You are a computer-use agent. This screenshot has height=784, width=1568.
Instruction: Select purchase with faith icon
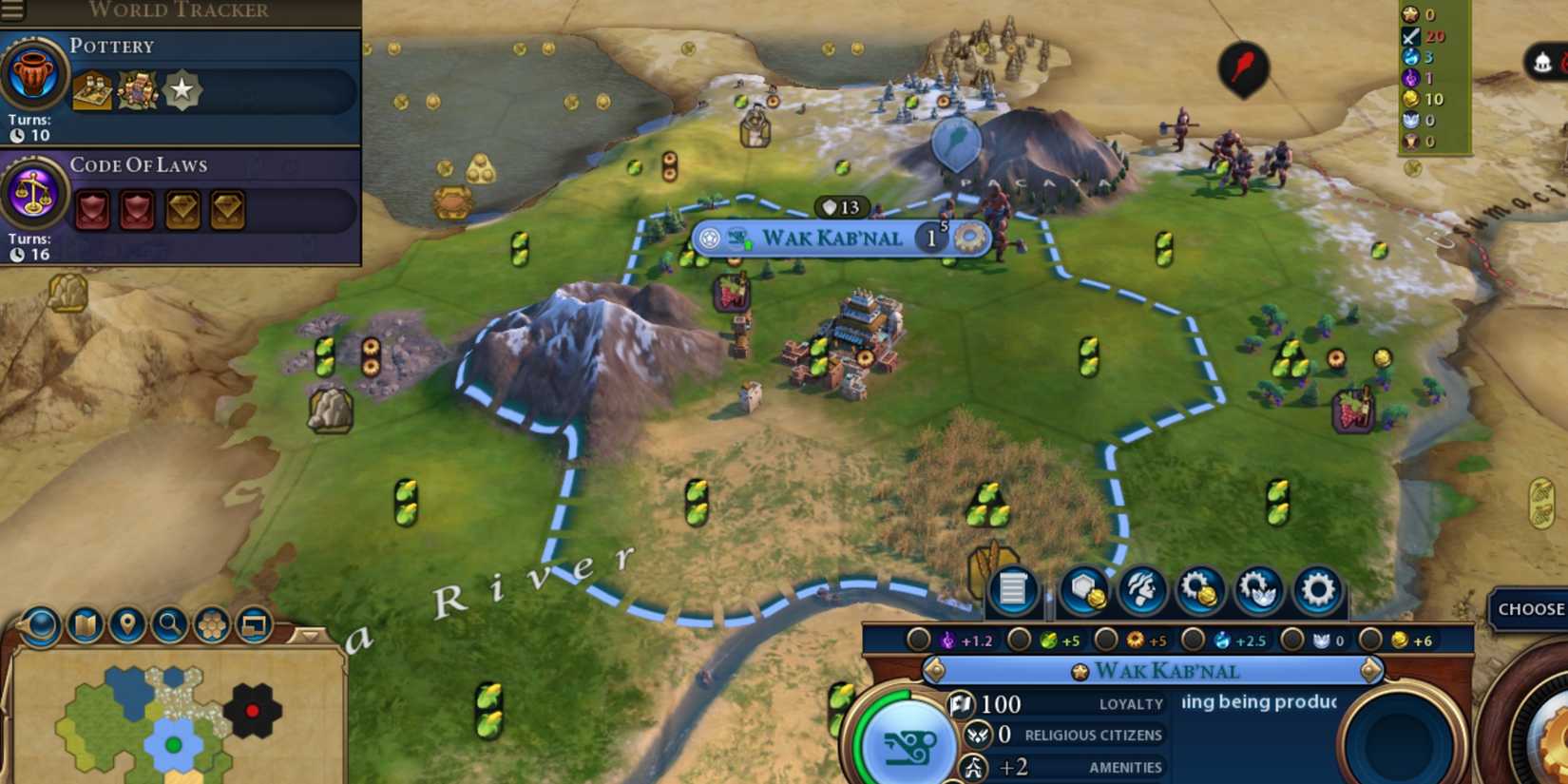coord(1260,589)
